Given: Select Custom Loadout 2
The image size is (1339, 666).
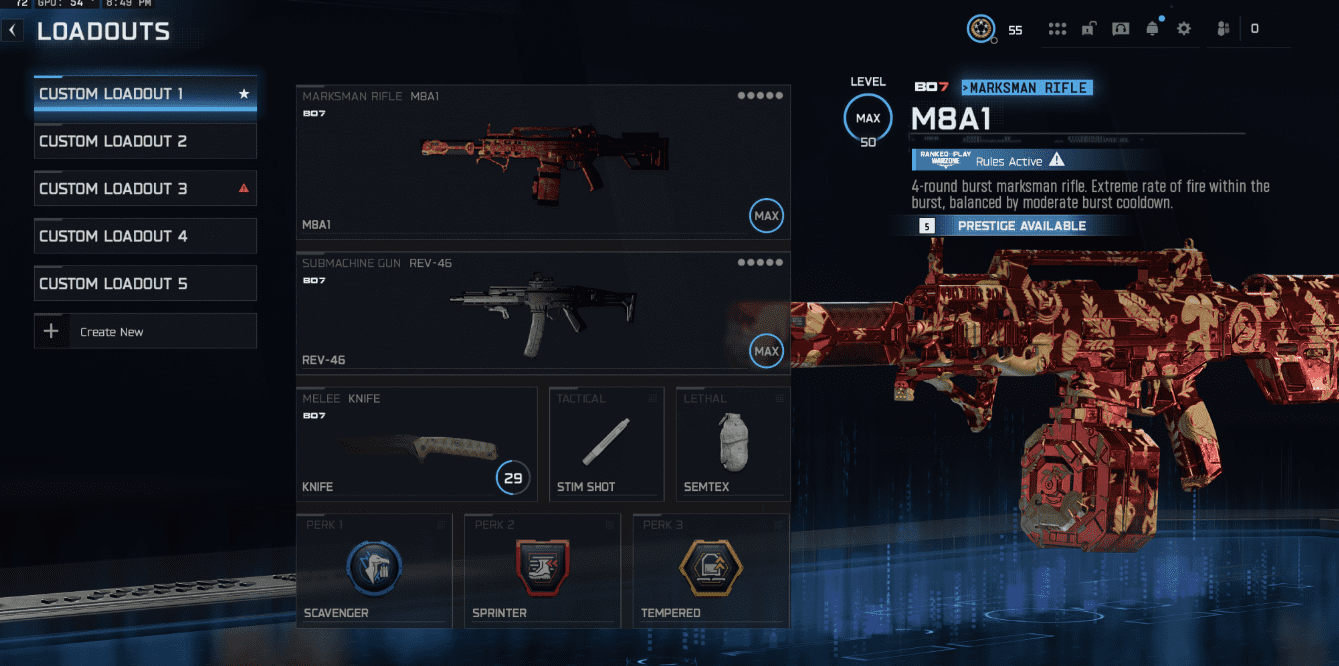Looking at the screenshot, I should pyautogui.click(x=145, y=141).
